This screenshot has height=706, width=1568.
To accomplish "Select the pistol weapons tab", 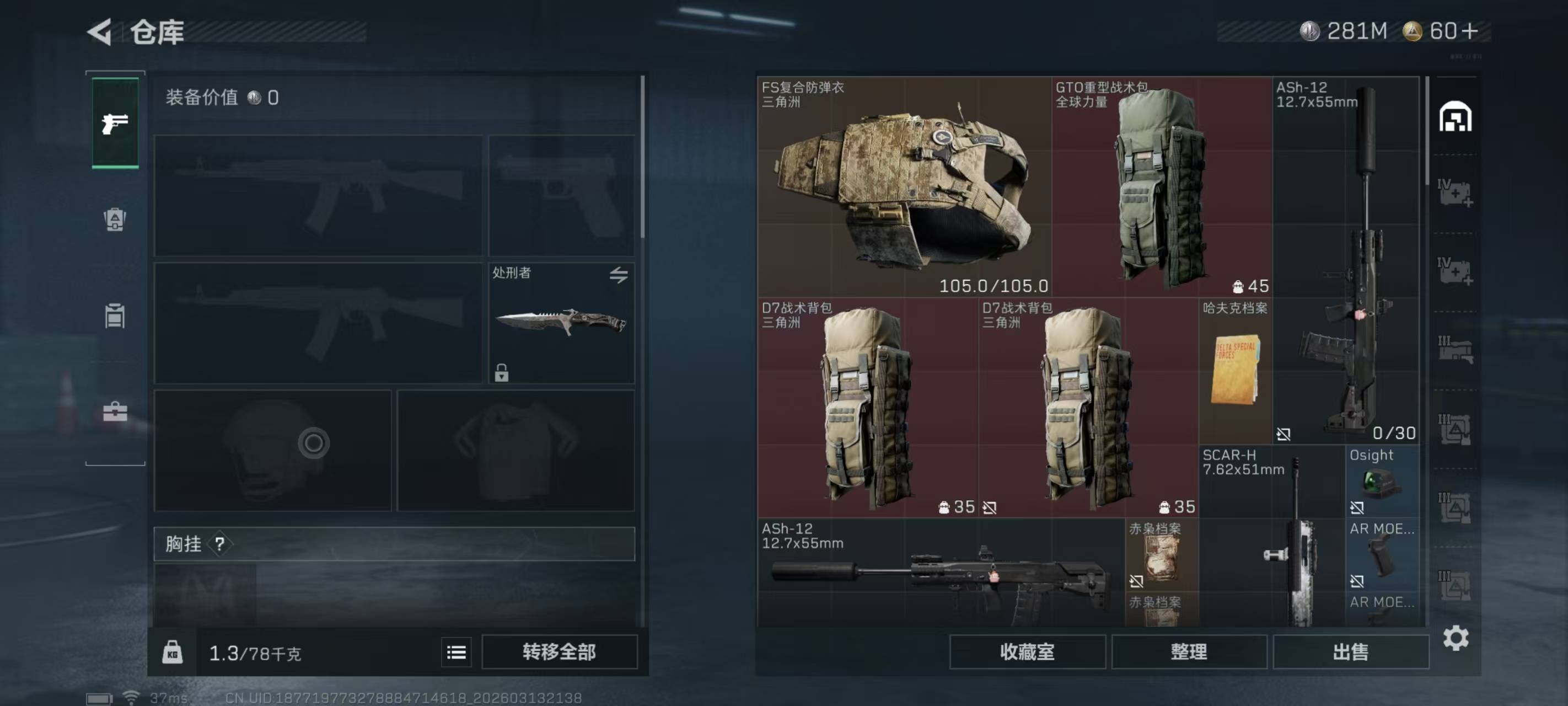I will click(115, 123).
